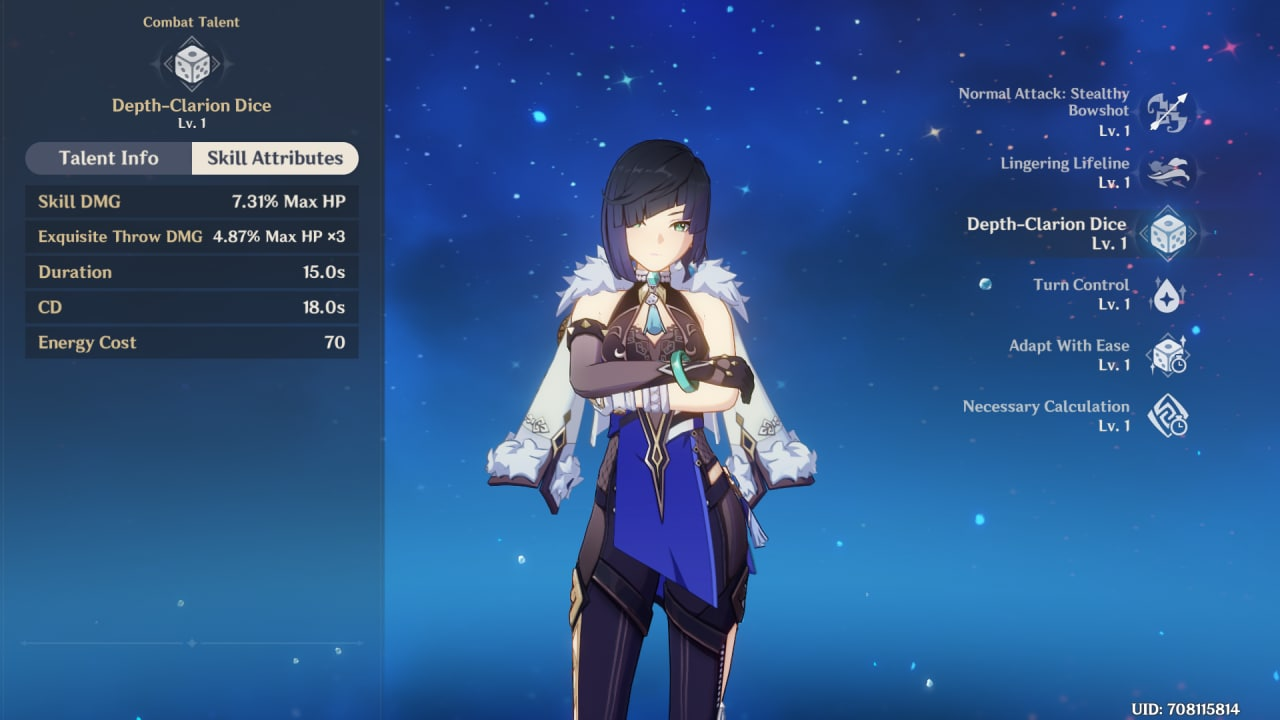
Task: Select the Lingering Lifeline talent
Action: point(1167,172)
